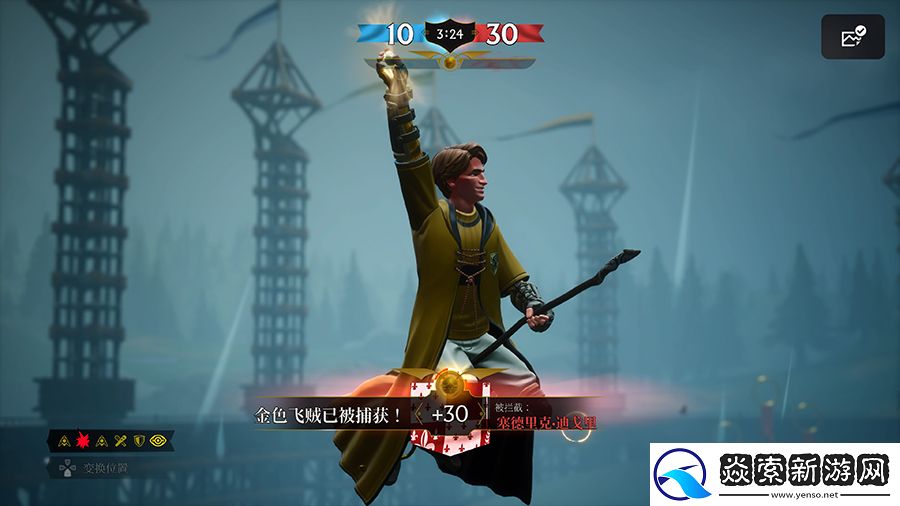Select the red burst role icon
Screen dimensions: 900x506
[x=82, y=440]
